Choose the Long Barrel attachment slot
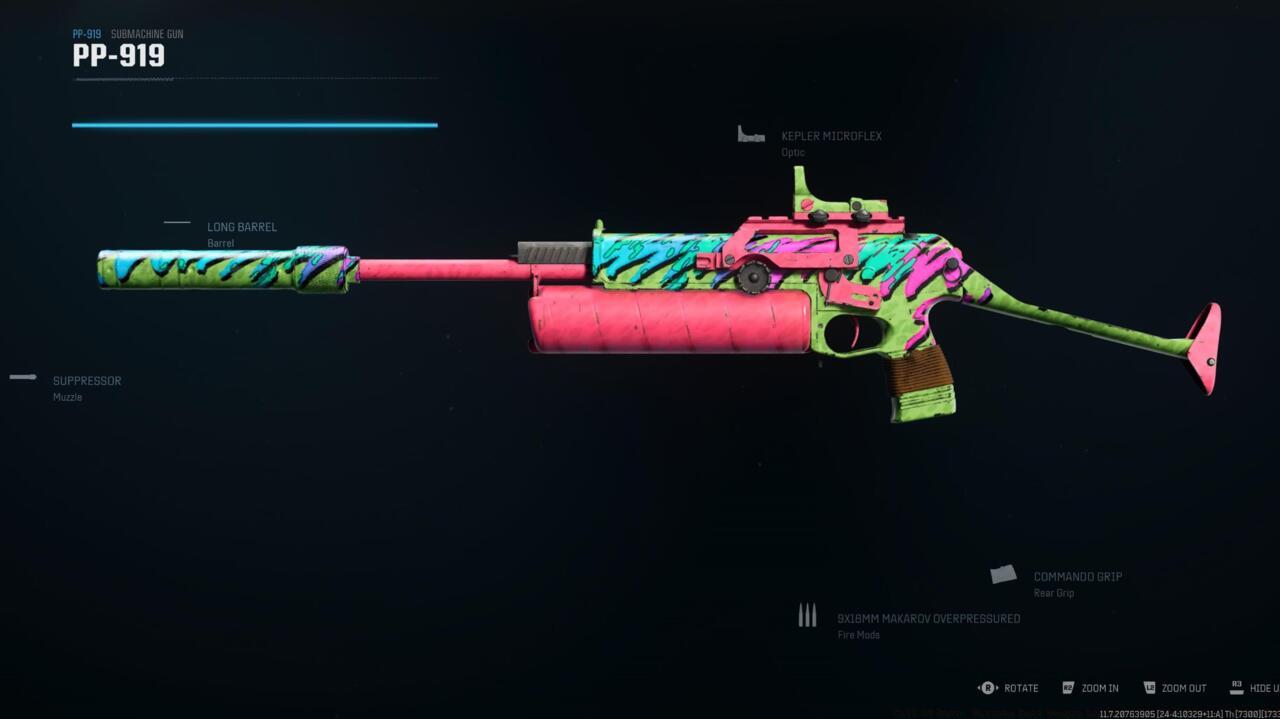The height and width of the screenshot is (719, 1280). [241, 227]
